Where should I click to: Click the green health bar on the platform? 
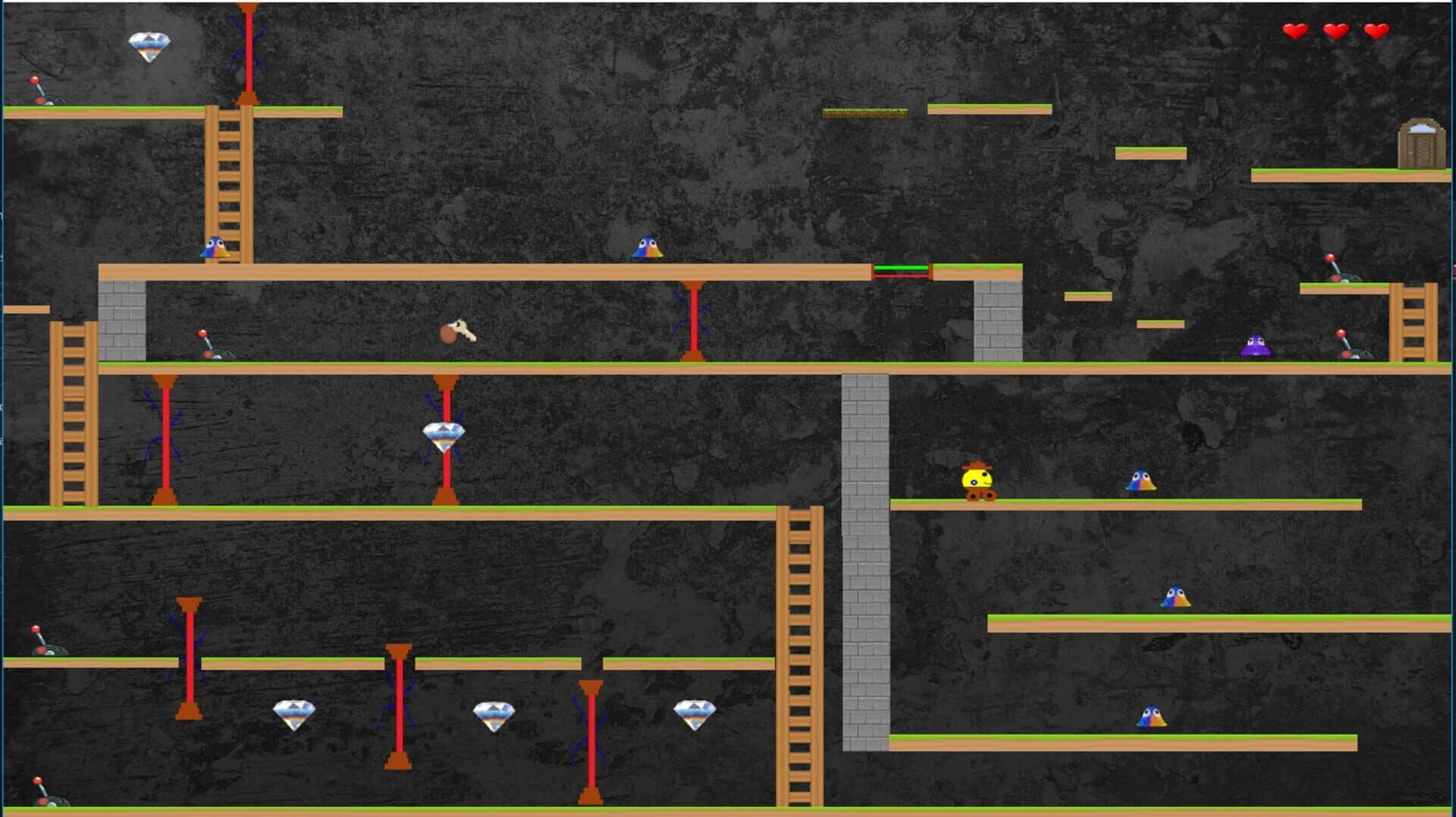(x=902, y=269)
